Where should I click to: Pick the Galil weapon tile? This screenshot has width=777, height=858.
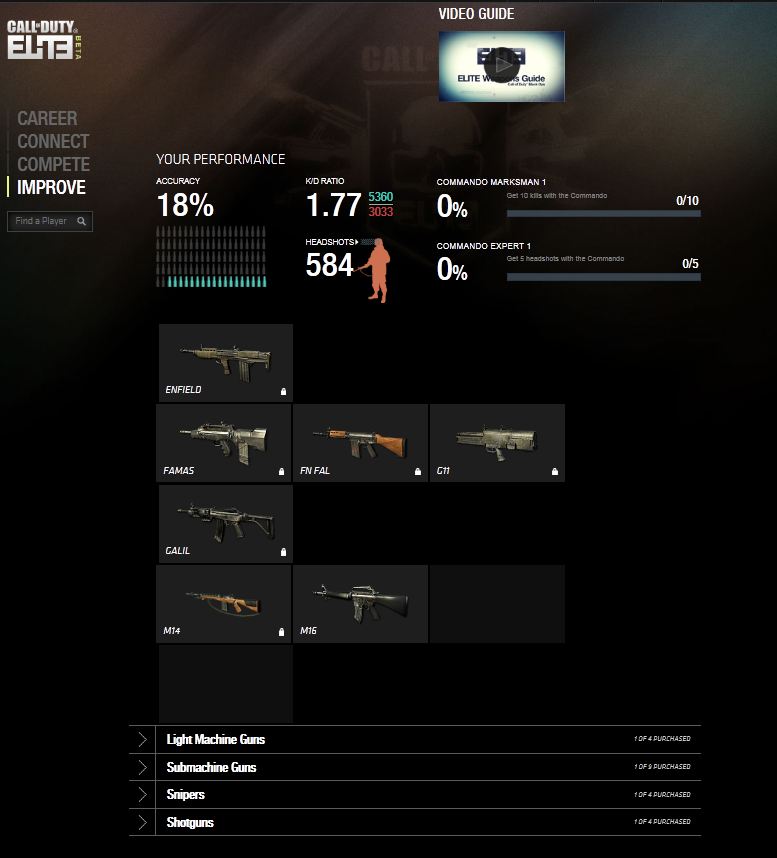pos(225,523)
